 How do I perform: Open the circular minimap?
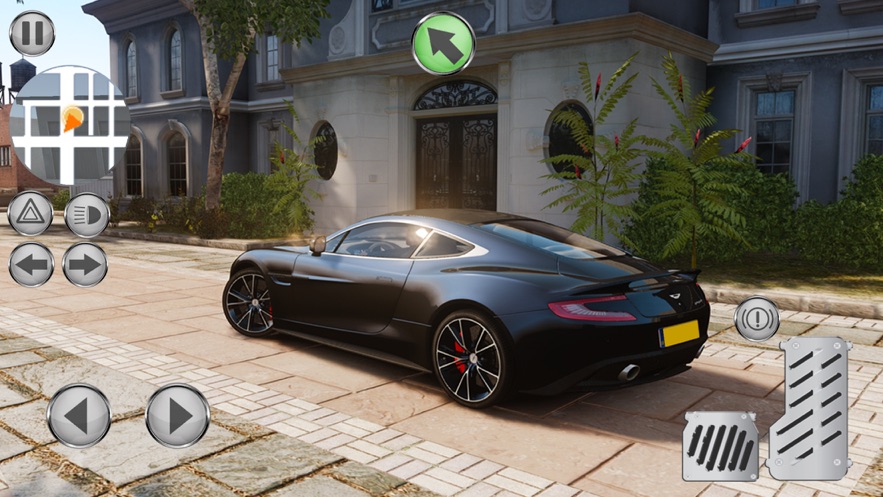(69, 125)
